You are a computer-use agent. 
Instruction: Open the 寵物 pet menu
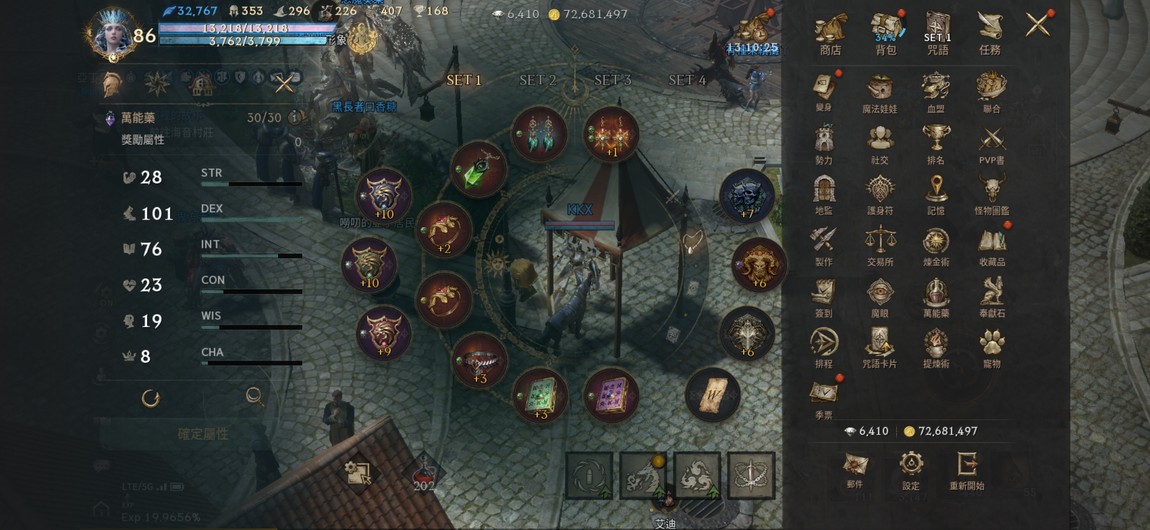click(990, 346)
